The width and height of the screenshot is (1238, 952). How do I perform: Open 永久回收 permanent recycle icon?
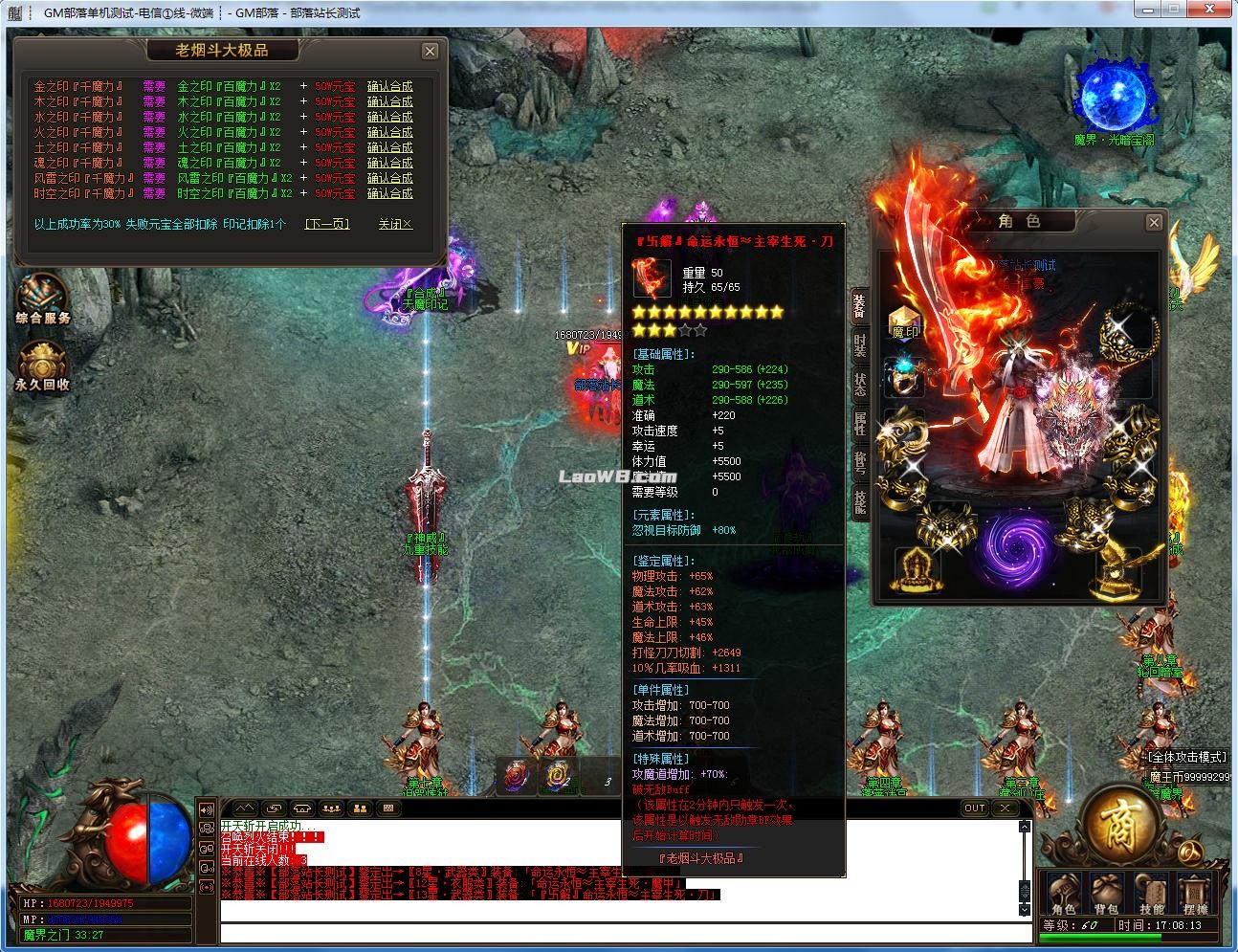coord(42,367)
